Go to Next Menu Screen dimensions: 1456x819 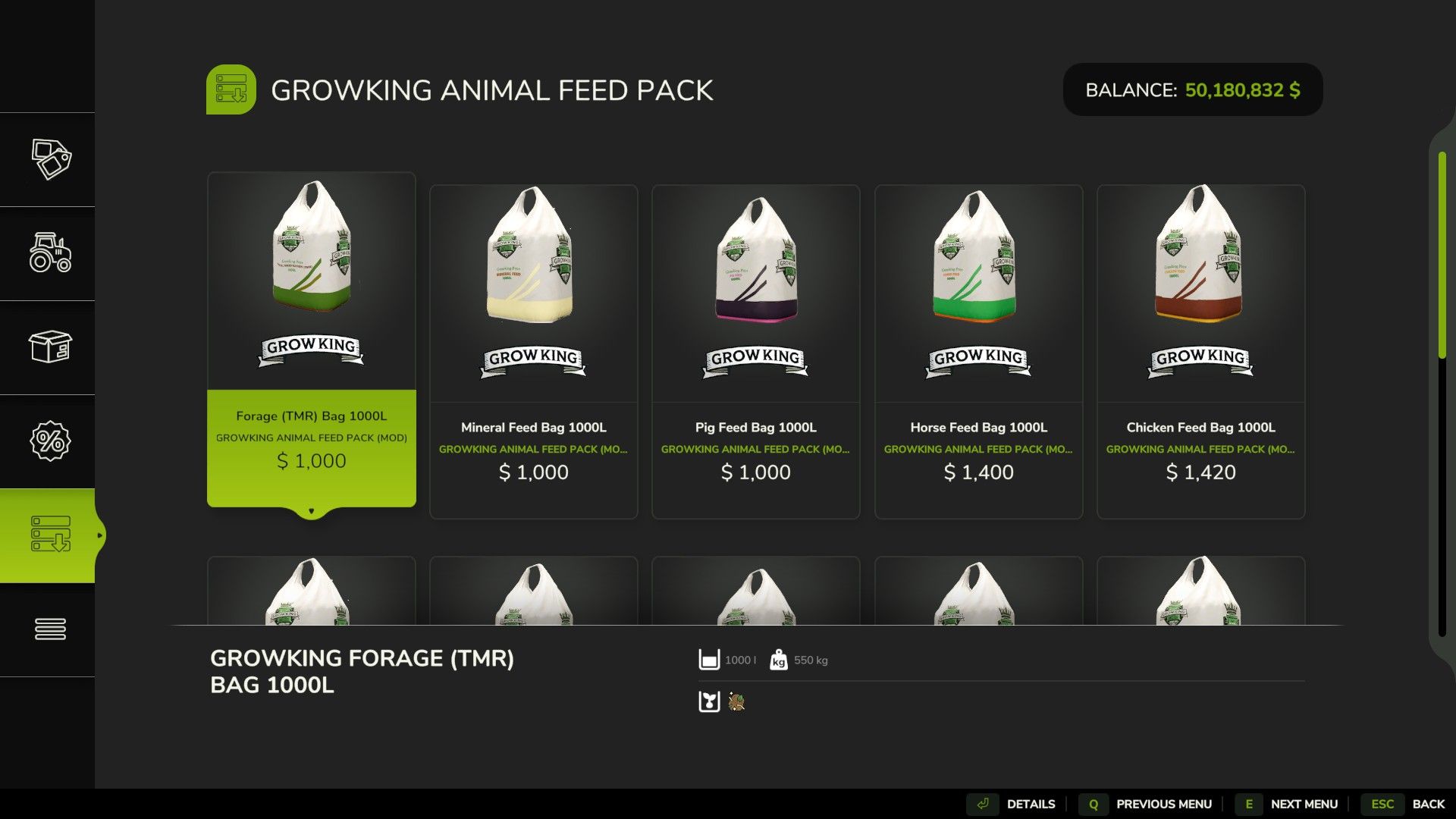click(1289, 804)
